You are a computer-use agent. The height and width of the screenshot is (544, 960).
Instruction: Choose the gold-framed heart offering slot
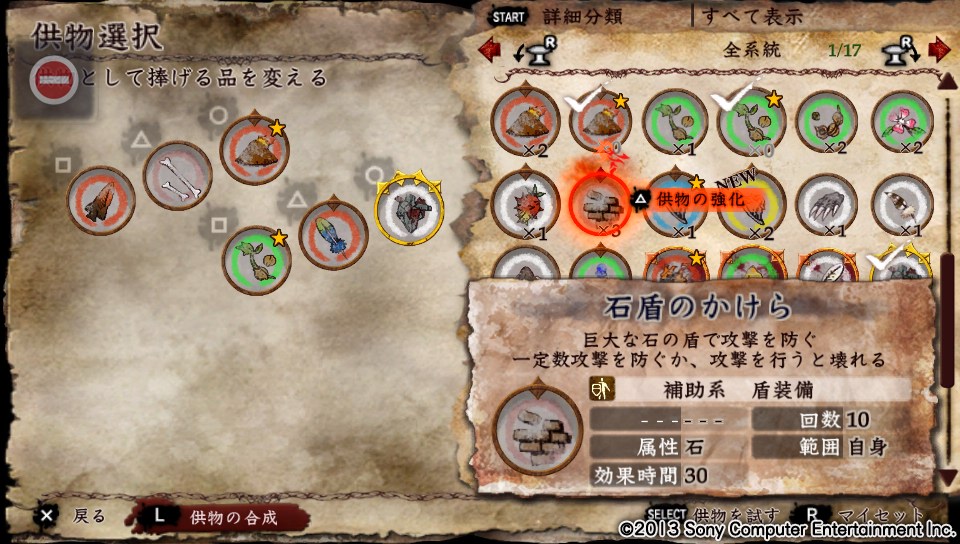pyautogui.click(x=410, y=208)
